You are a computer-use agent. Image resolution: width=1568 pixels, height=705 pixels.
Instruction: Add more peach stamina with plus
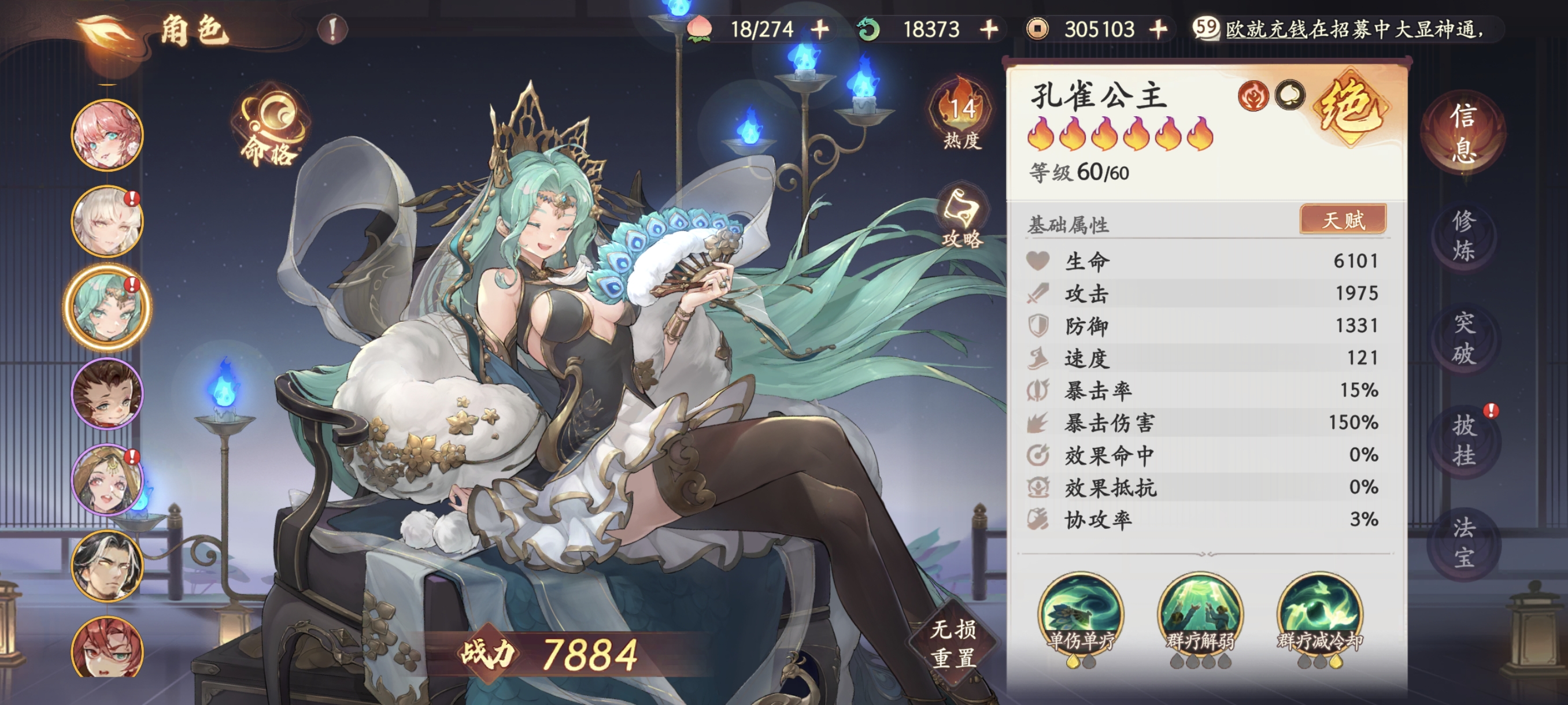pos(820,28)
